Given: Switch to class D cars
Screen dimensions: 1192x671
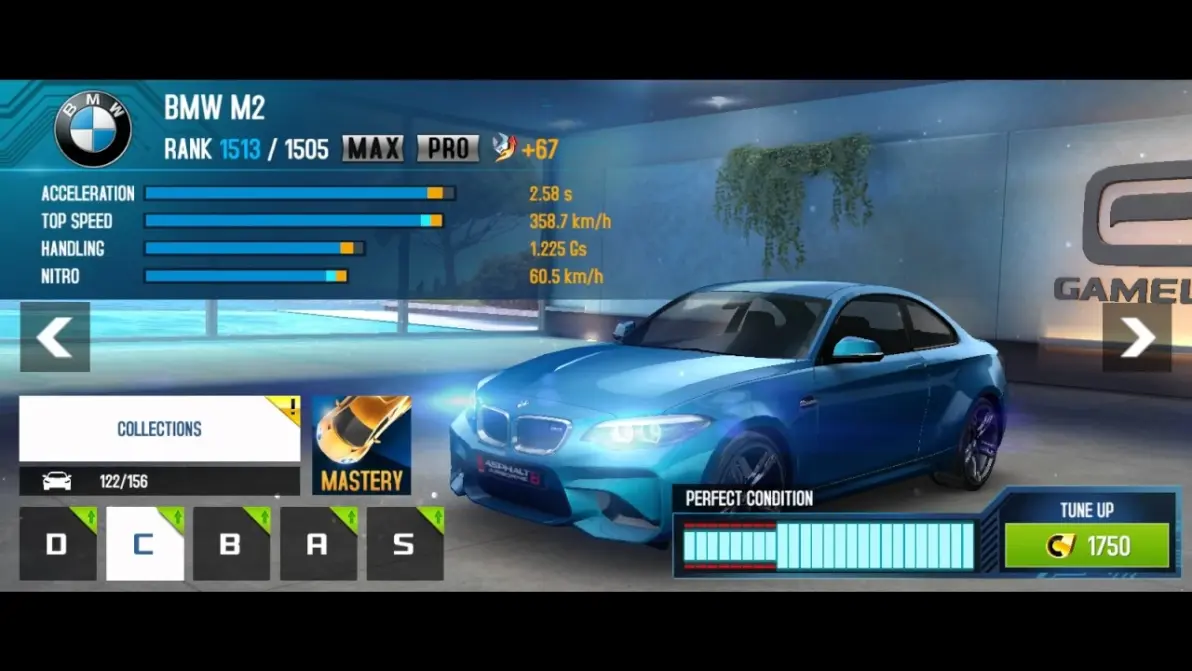Looking at the screenshot, I should pyautogui.click(x=58, y=544).
